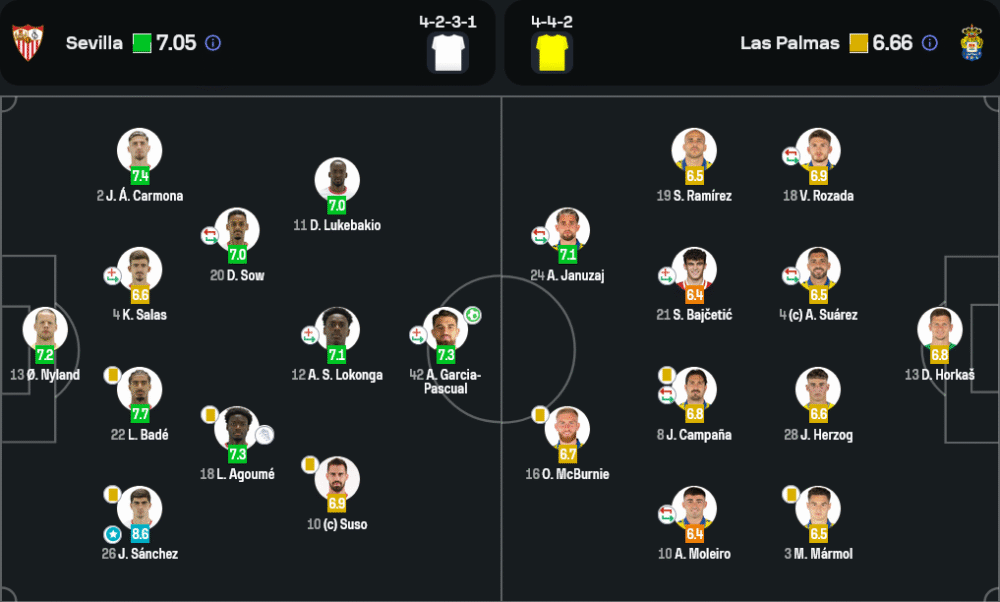Open A. Garcia-Pascual's player card

(445, 329)
